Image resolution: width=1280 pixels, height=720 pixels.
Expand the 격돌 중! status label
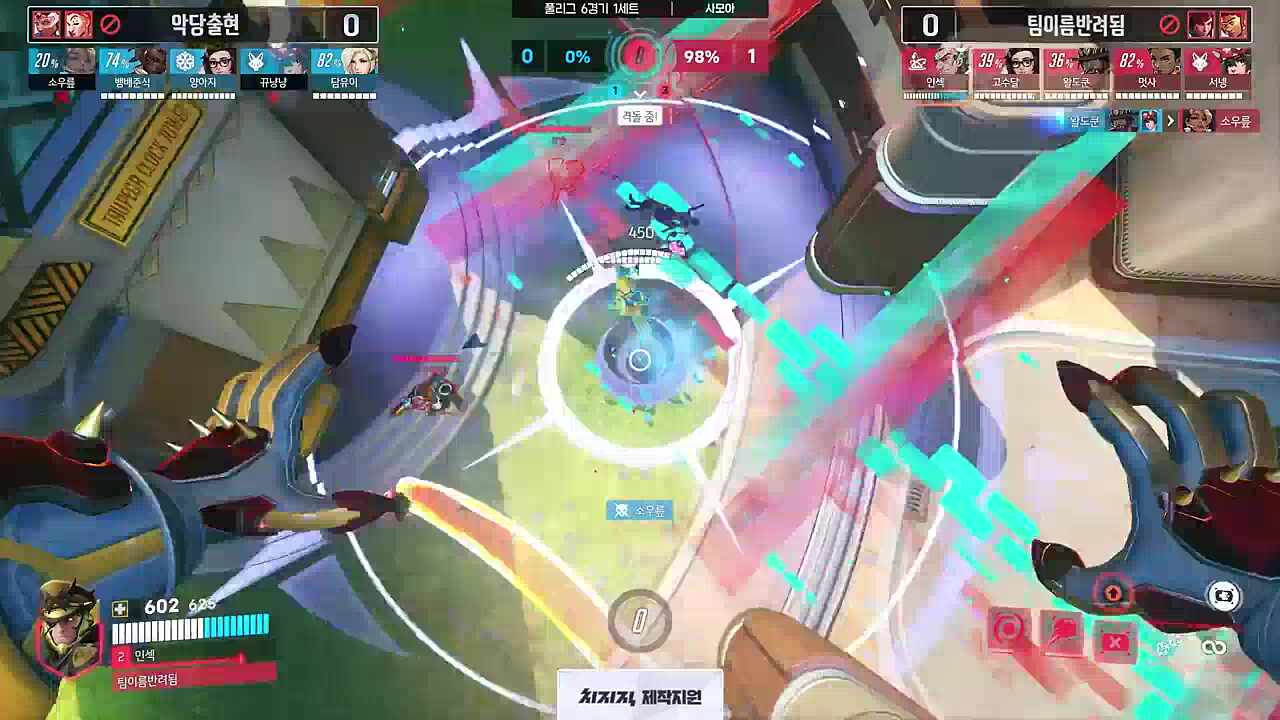[641, 116]
